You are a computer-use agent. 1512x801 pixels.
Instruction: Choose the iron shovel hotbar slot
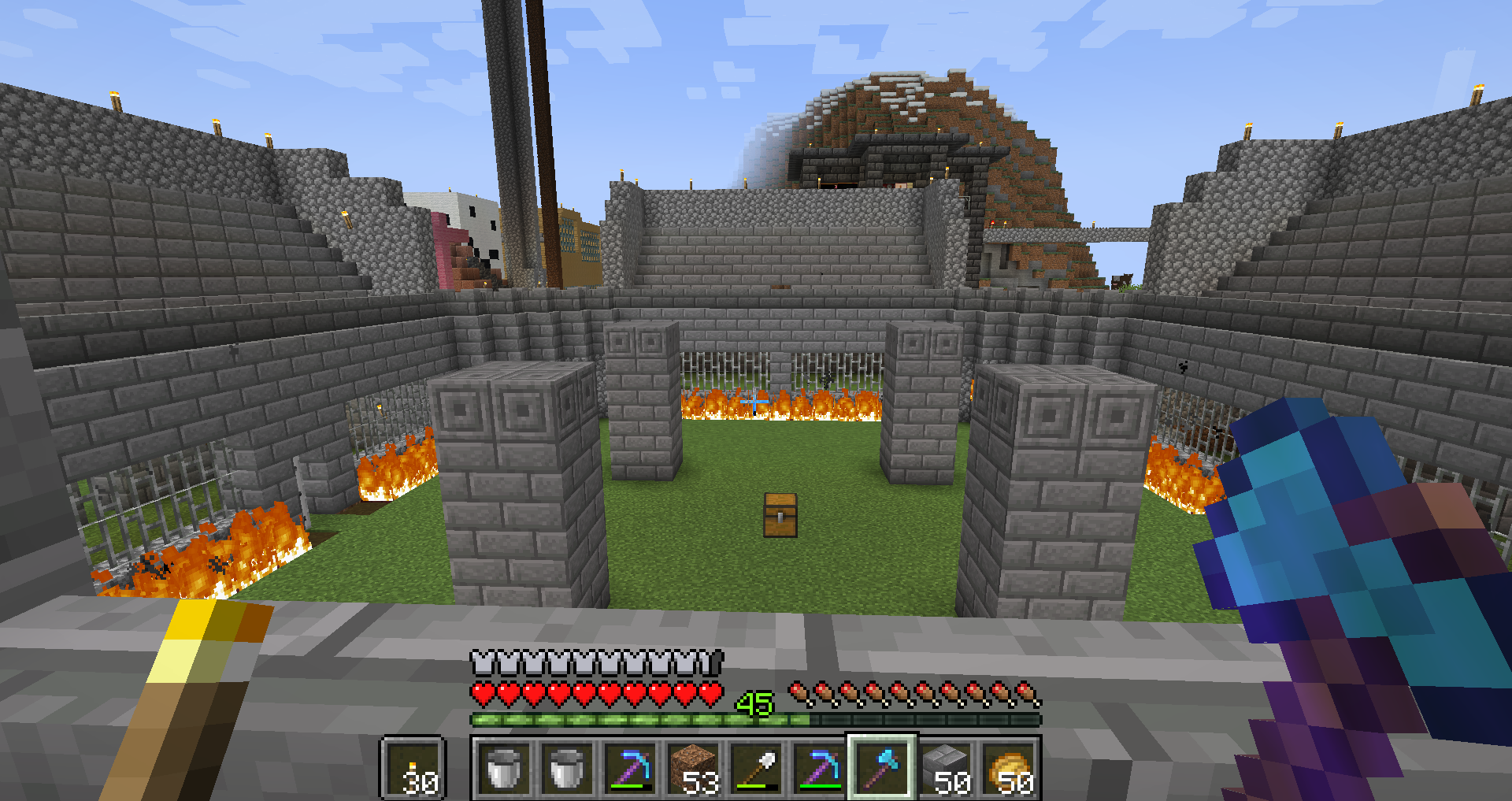coord(756,769)
